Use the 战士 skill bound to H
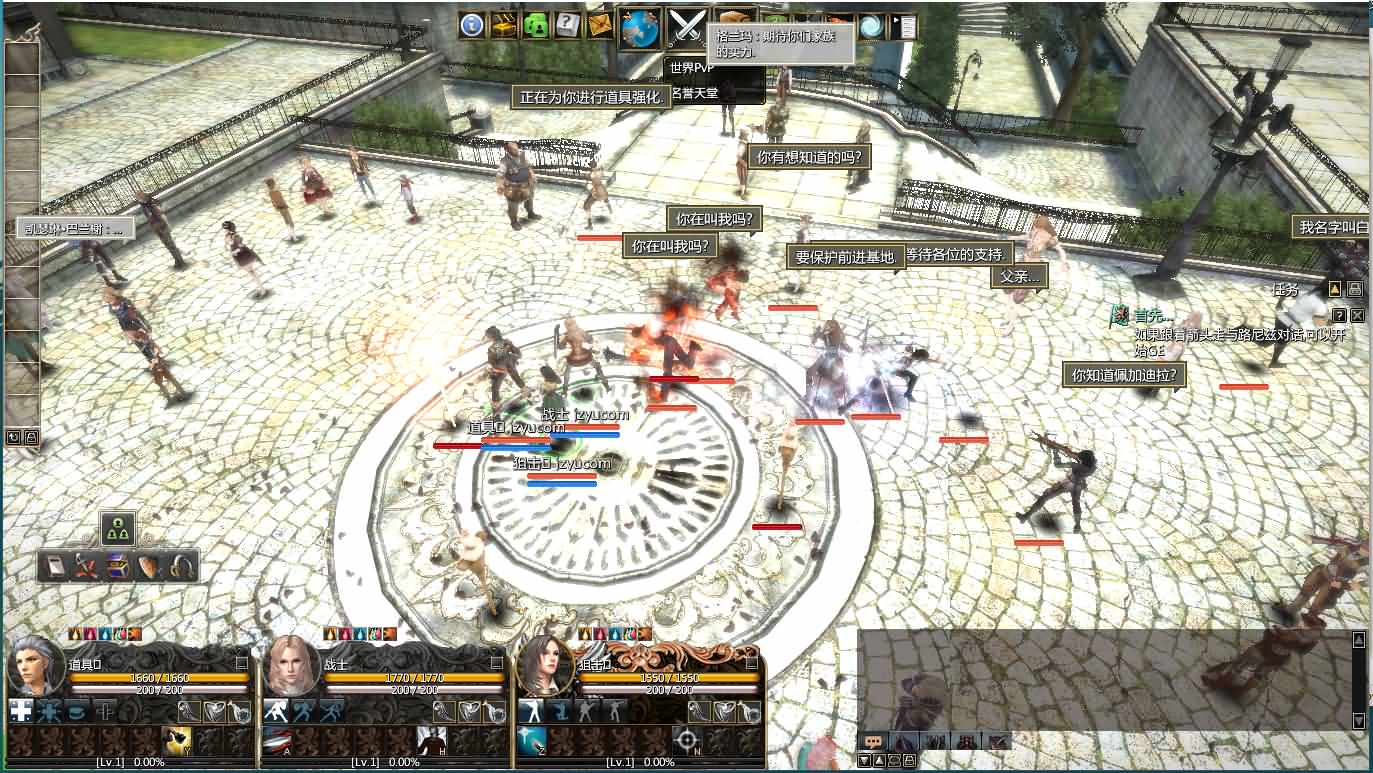This screenshot has width=1373, height=773. (431, 741)
